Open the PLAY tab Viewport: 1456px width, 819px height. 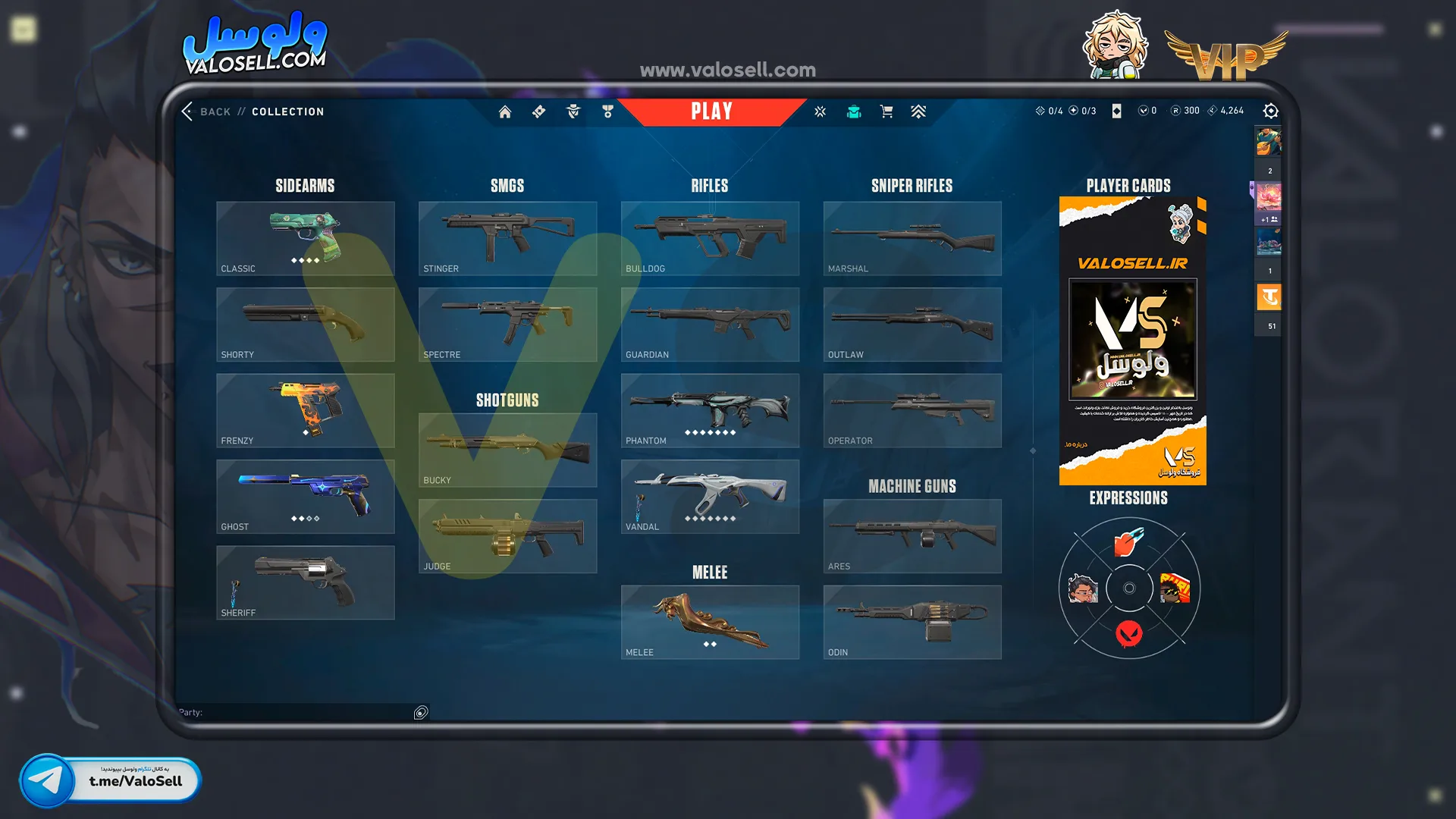[x=711, y=111]
